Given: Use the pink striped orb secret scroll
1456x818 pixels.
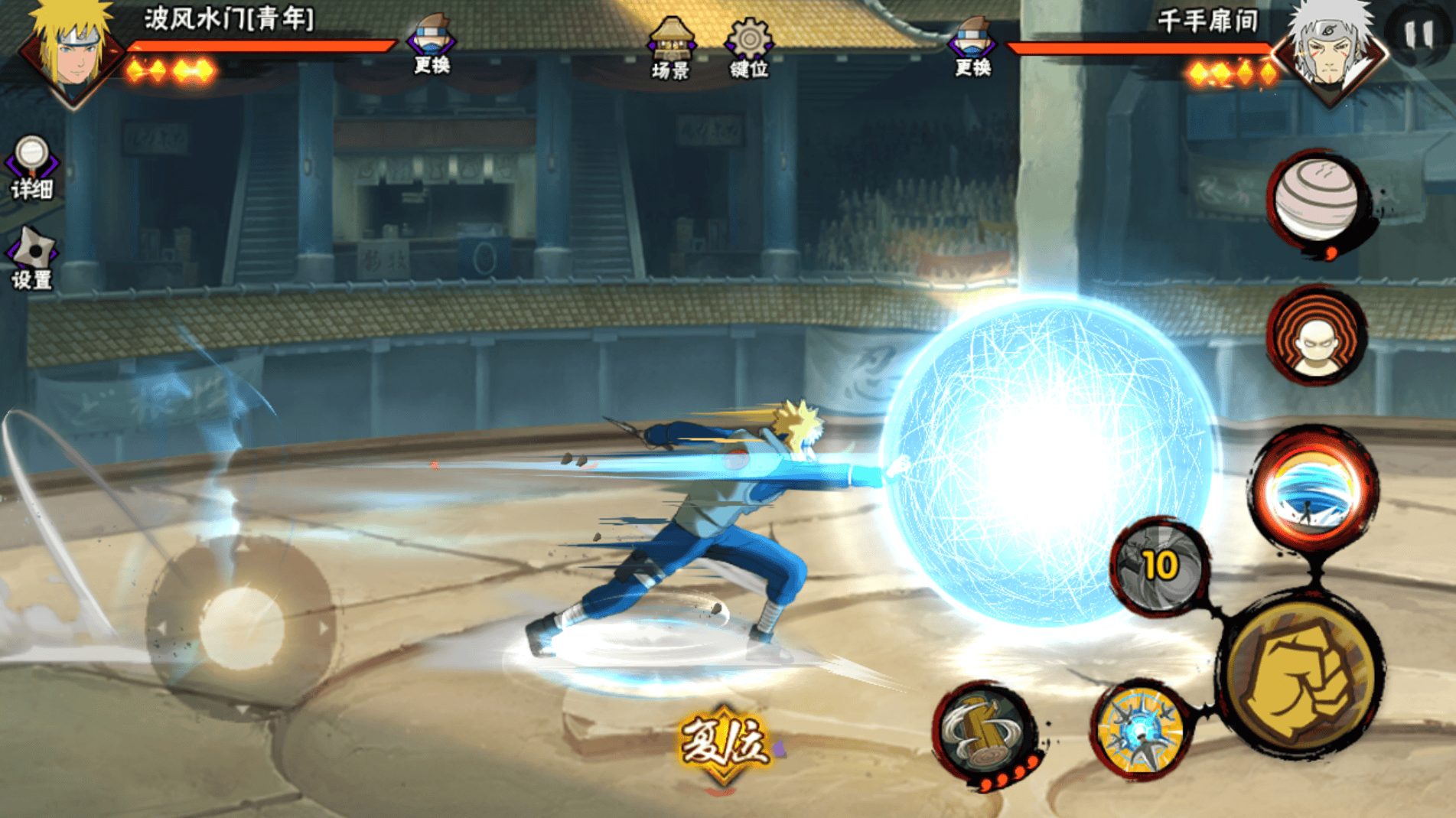Looking at the screenshot, I should click(x=1316, y=199).
